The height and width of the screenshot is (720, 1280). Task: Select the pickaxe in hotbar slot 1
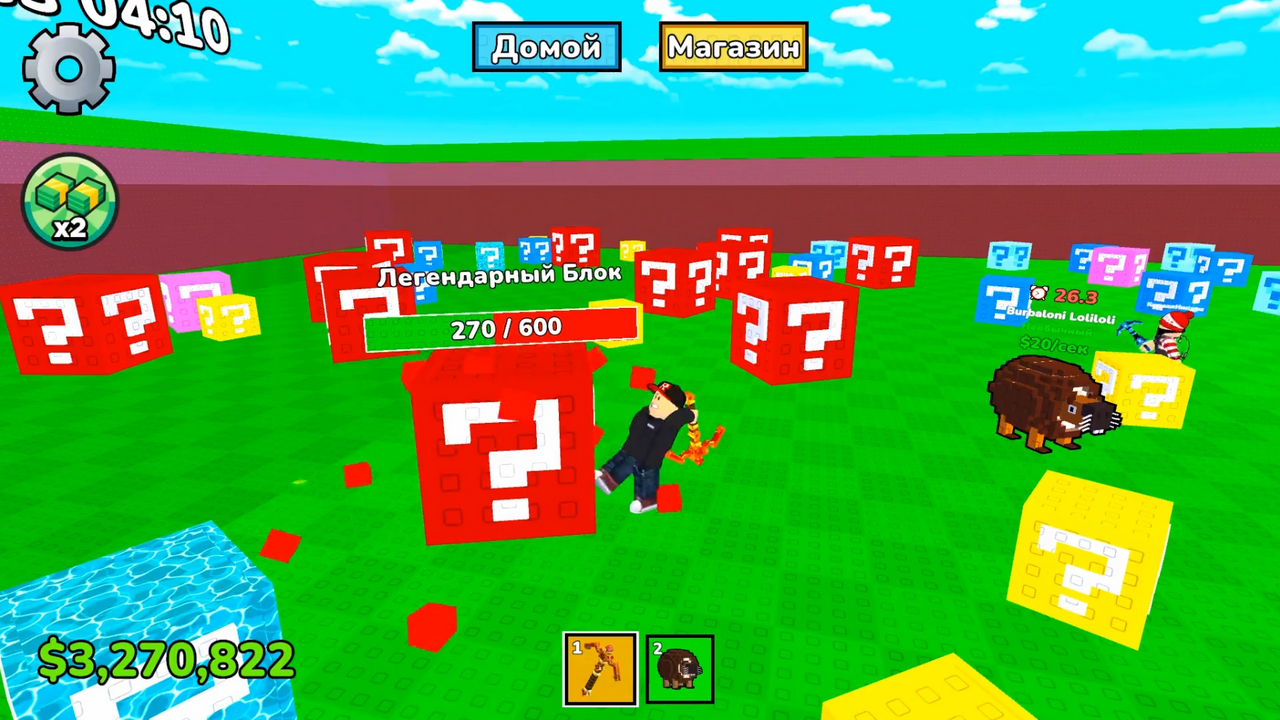tap(600, 668)
